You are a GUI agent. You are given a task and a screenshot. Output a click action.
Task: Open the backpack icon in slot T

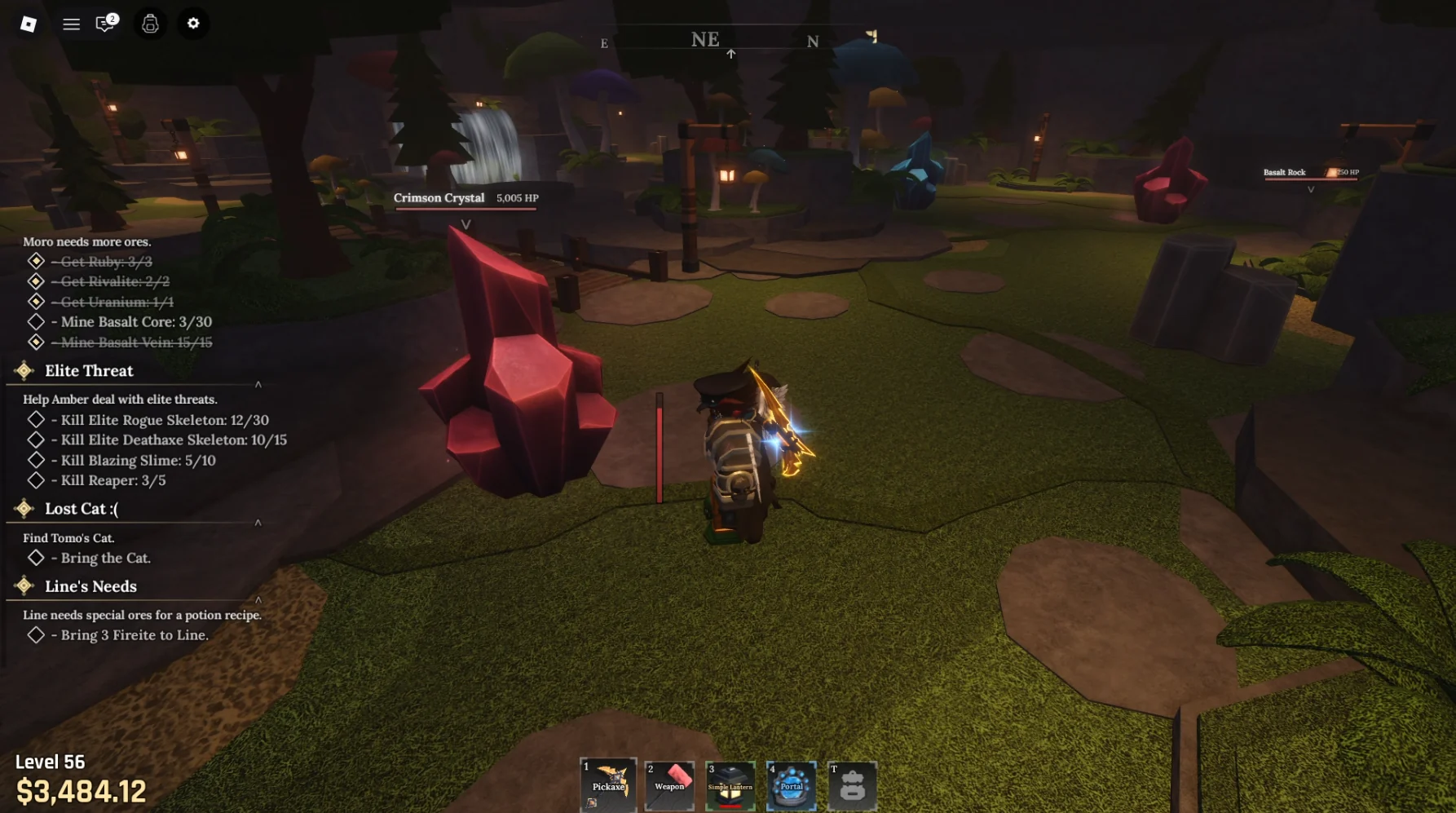(853, 785)
